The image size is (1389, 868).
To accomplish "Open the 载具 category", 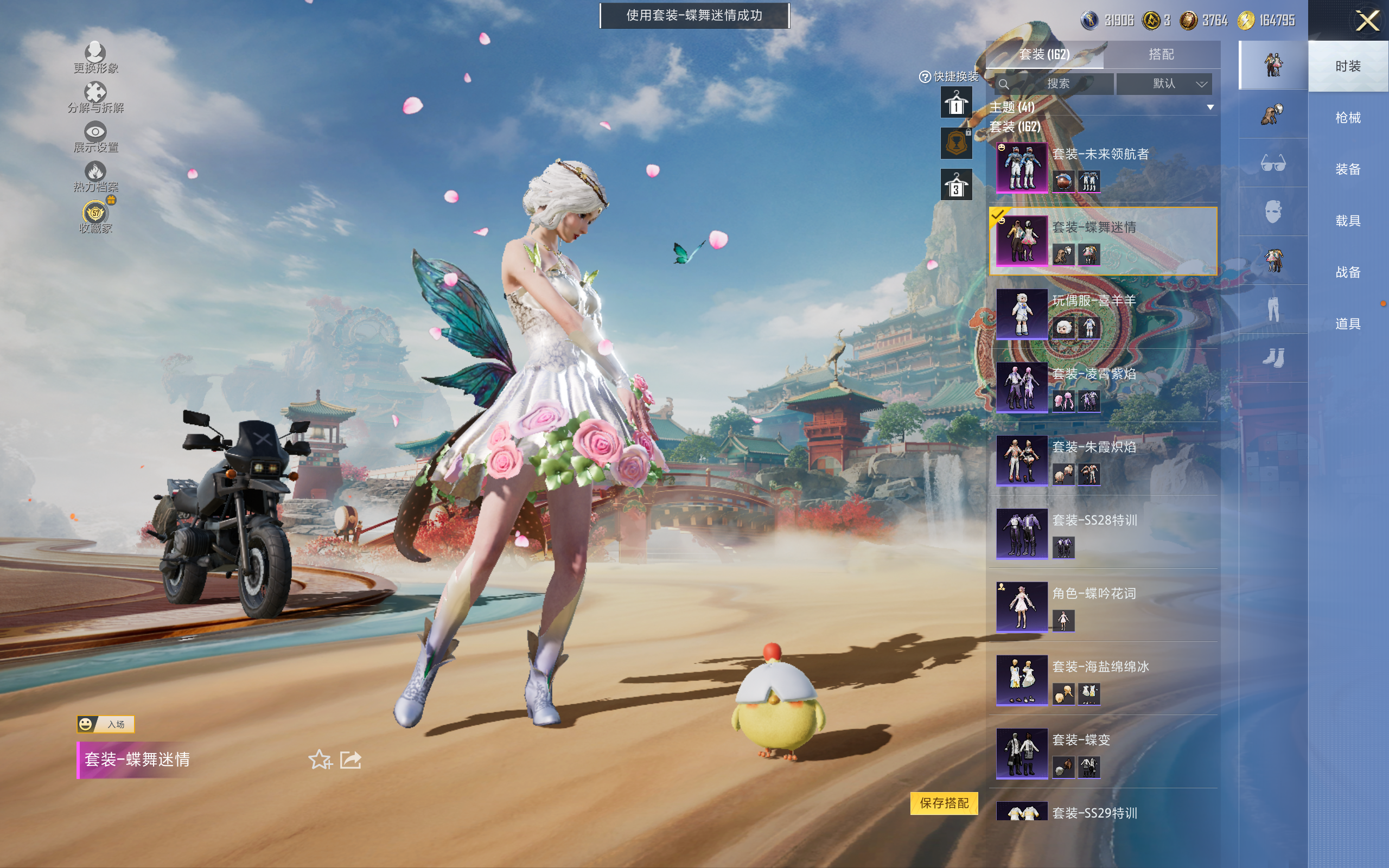I will pyautogui.click(x=1347, y=220).
